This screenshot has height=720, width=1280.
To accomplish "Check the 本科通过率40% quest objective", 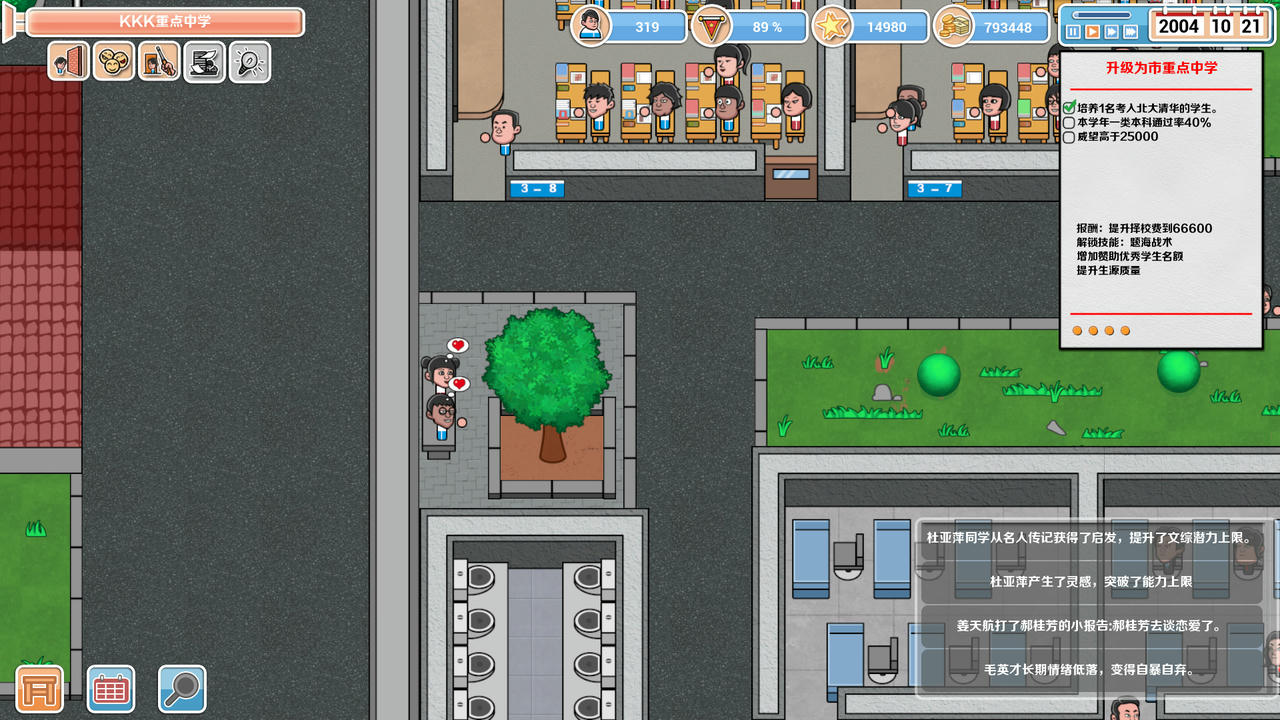I will [x=1069, y=123].
